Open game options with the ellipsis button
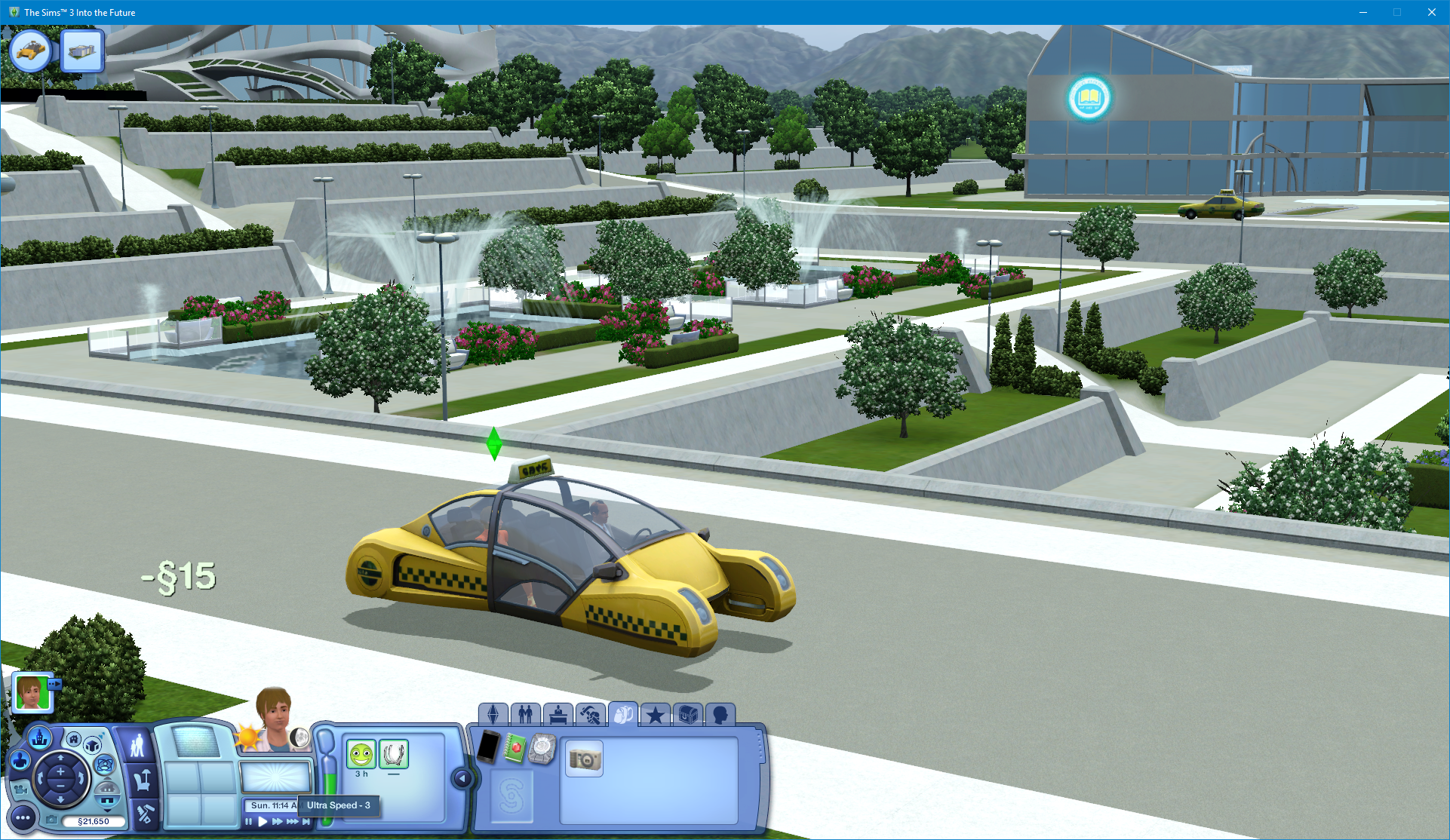 point(23,817)
